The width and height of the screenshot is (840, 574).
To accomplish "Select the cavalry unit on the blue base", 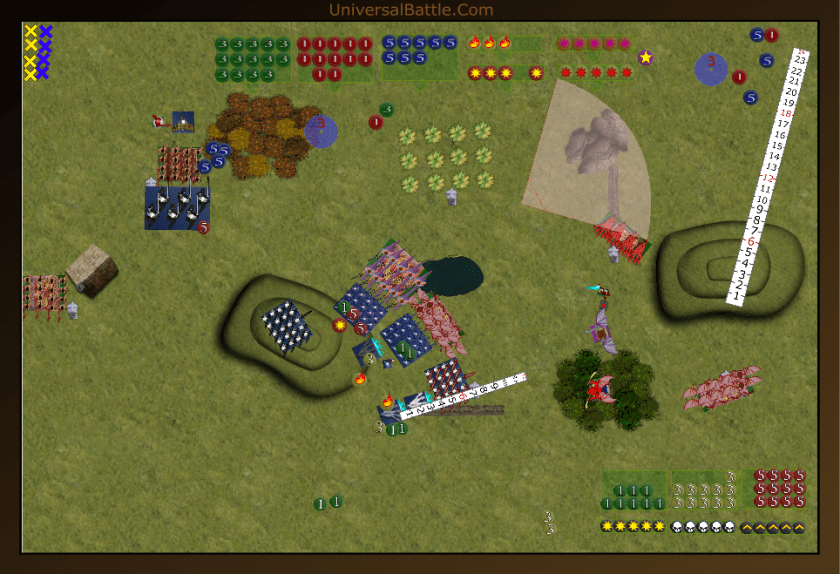I will [177, 207].
